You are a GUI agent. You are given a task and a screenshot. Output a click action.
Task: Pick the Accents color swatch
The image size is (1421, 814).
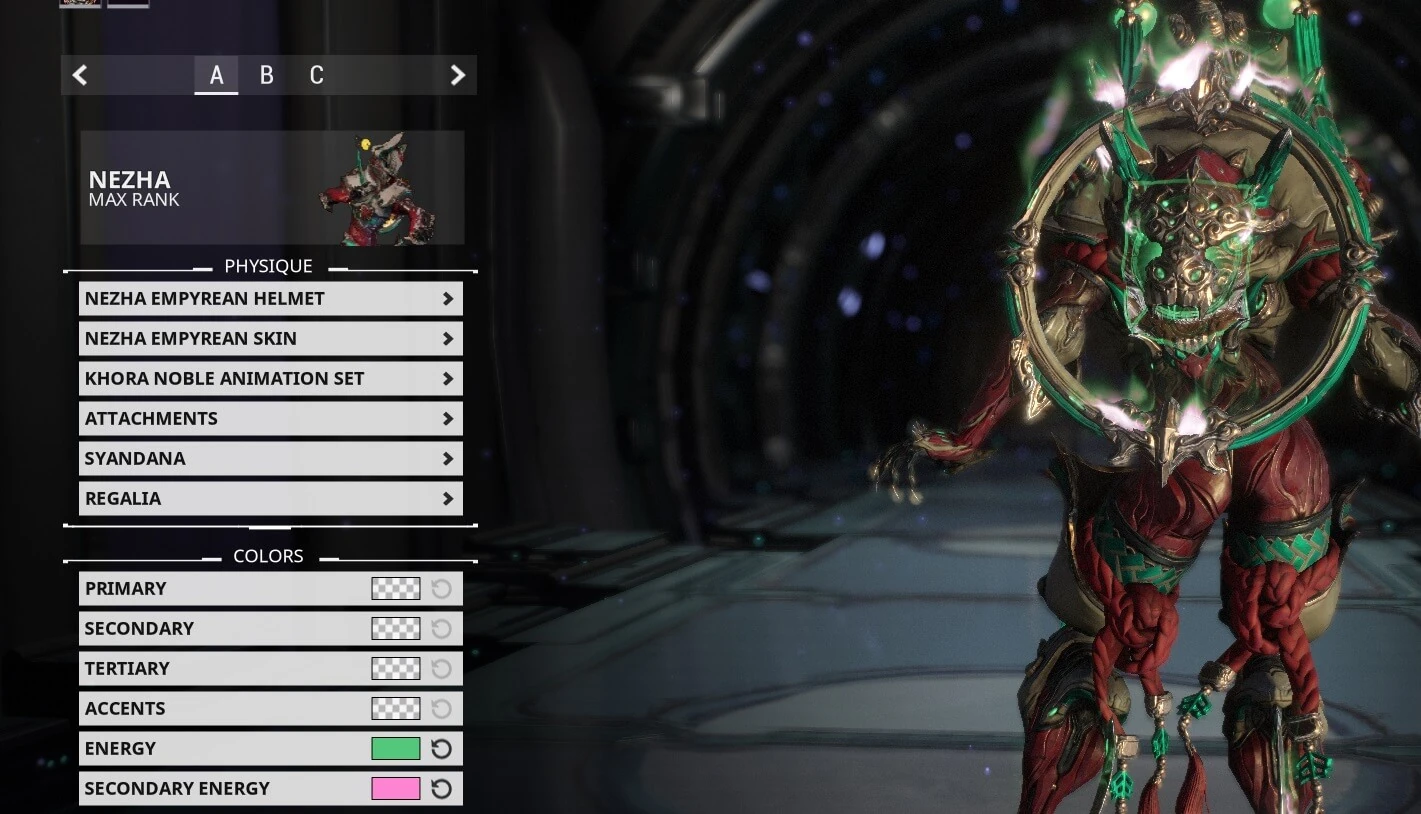pyautogui.click(x=396, y=708)
